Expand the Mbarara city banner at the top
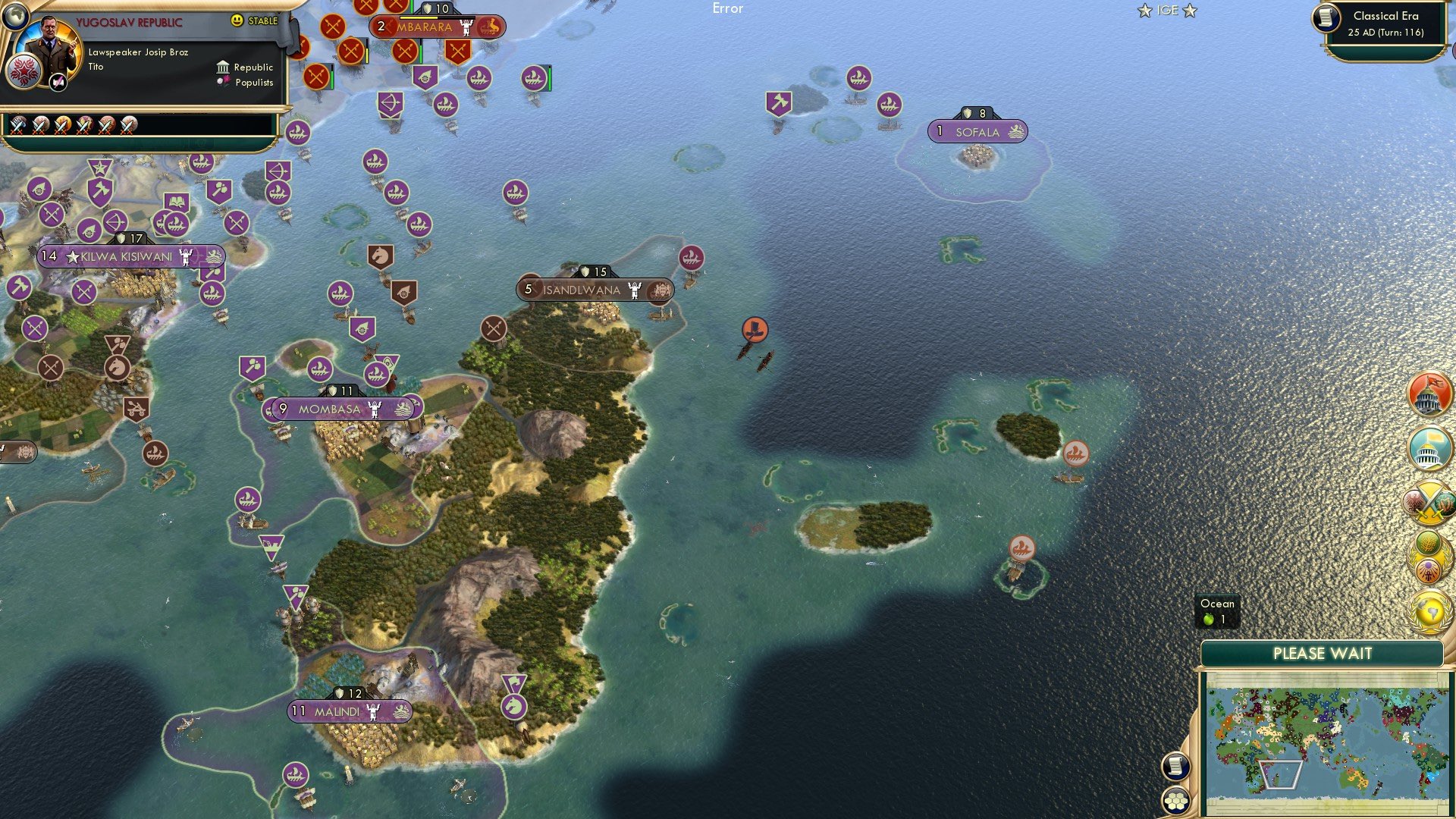The height and width of the screenshot is (819, 1456). coord(428,27)
